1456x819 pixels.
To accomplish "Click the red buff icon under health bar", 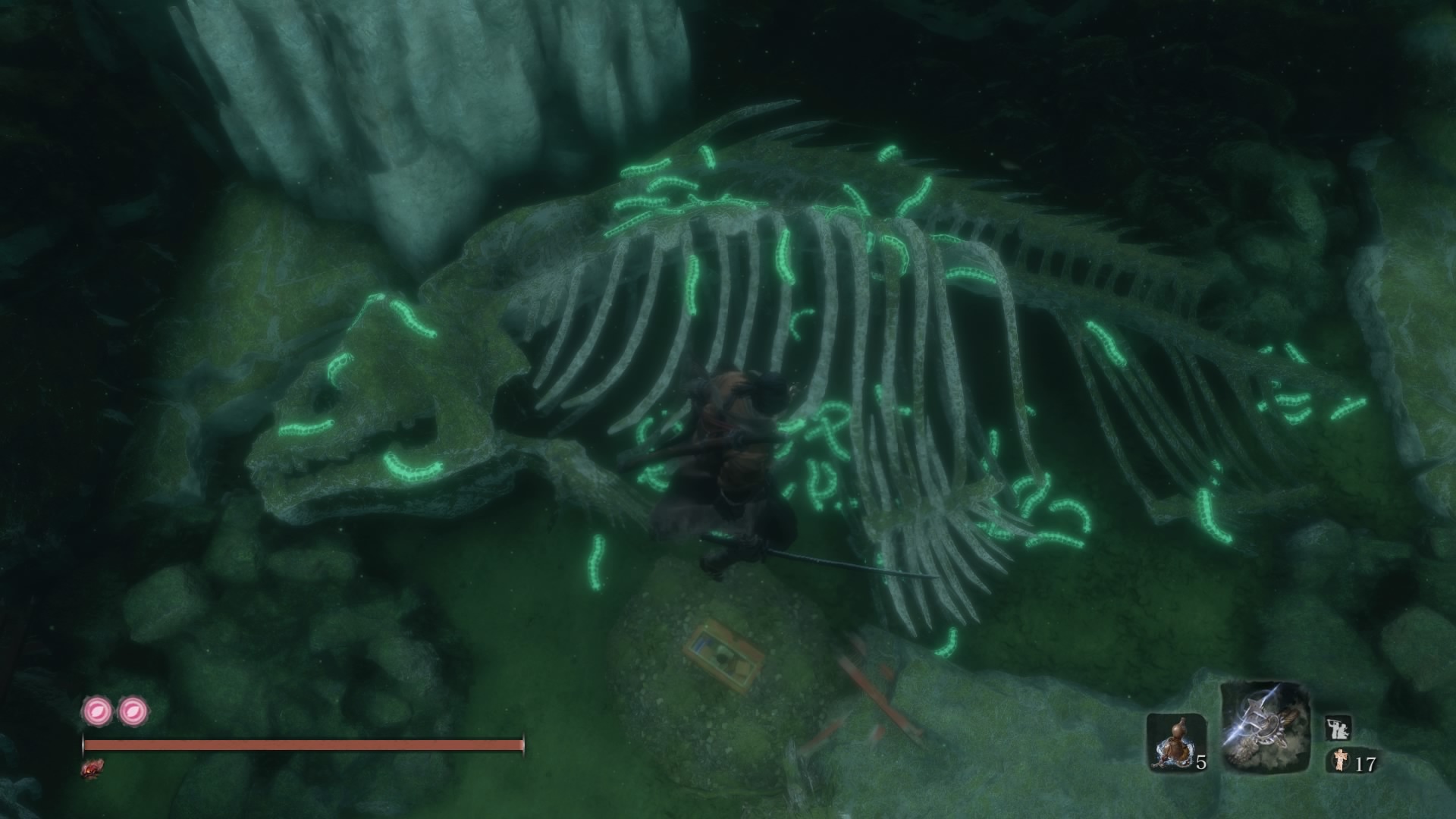I will (x=92, y=768).
